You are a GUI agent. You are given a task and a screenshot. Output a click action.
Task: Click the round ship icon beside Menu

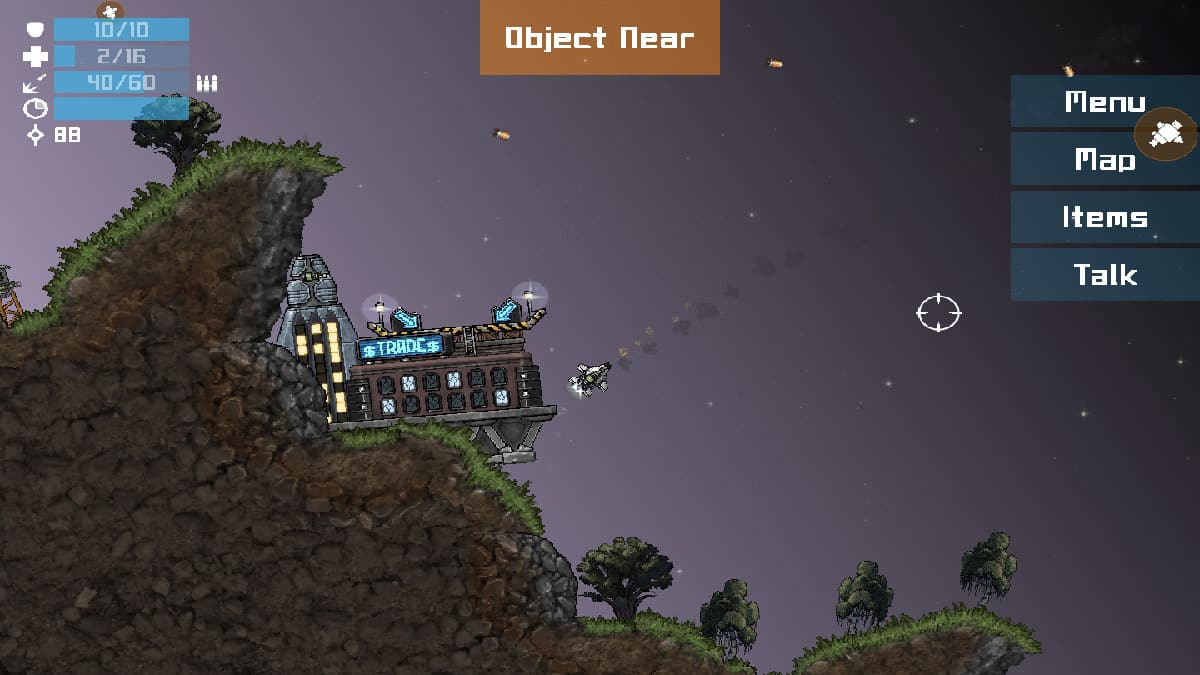click(1166, 133)
